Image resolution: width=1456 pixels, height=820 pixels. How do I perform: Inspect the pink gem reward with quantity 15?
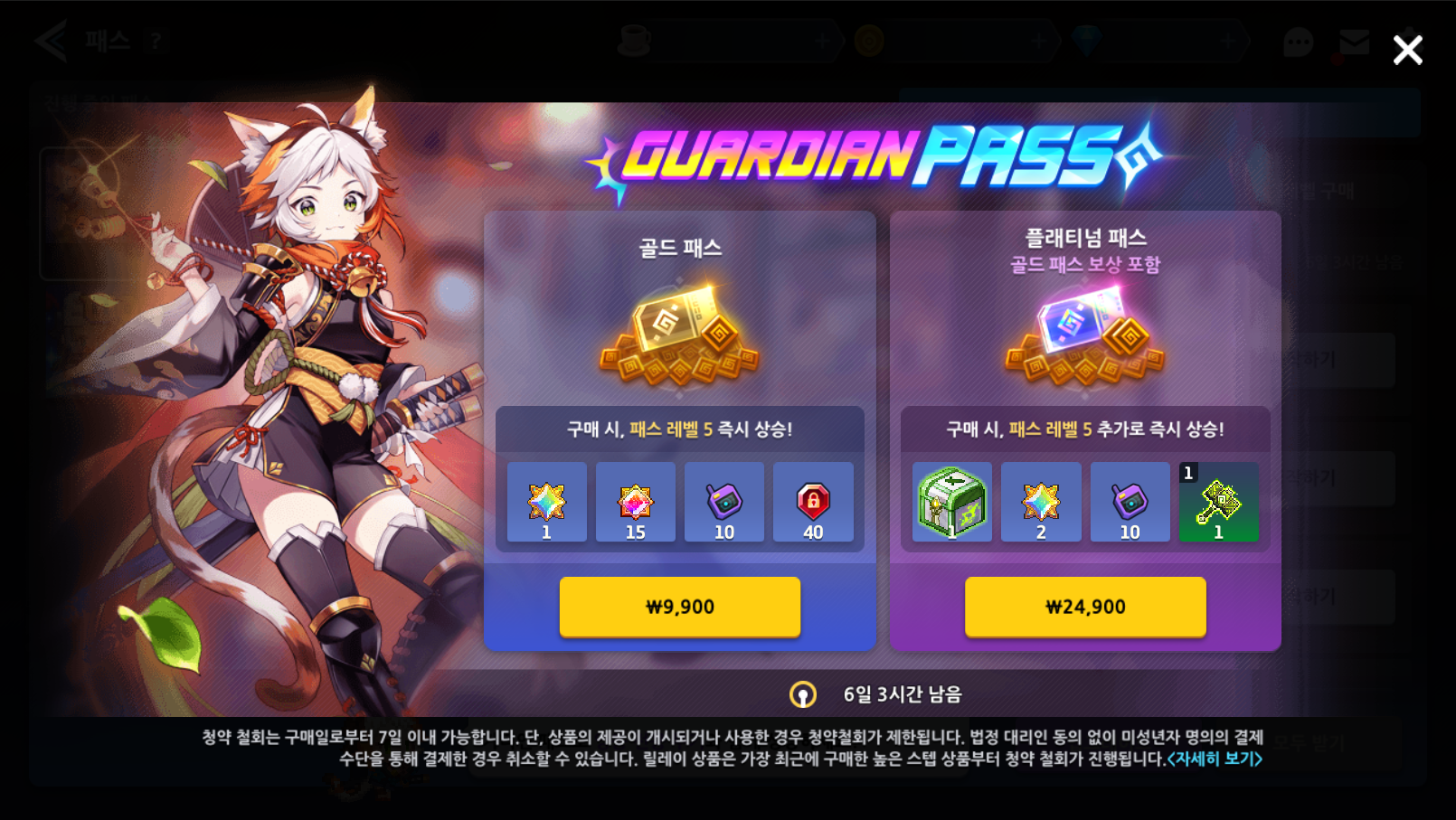pyautogui.click(x=635, y=502)
